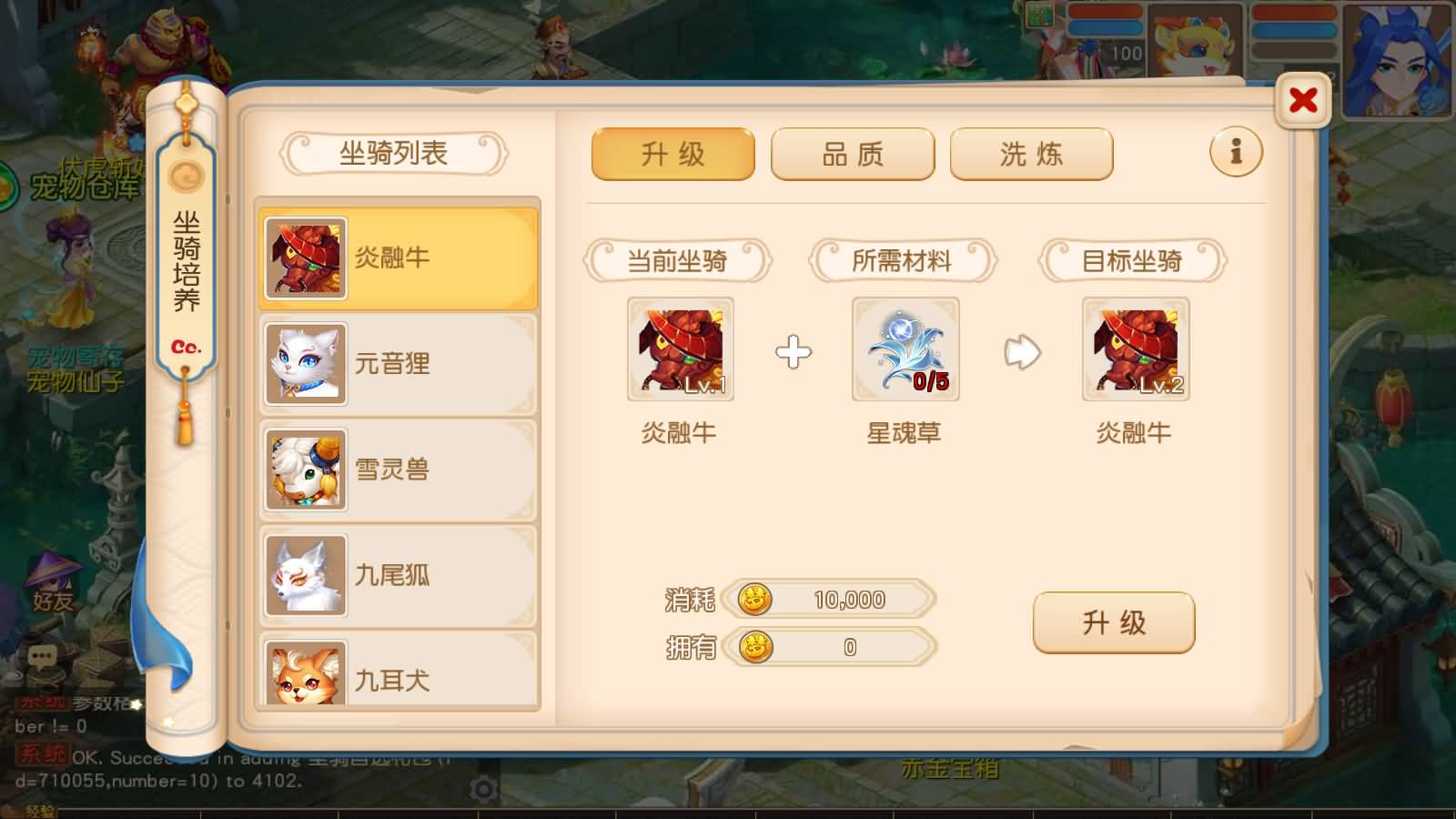
Task: Click the gold coin icon beside 消耗
Action: click(753, 599)
